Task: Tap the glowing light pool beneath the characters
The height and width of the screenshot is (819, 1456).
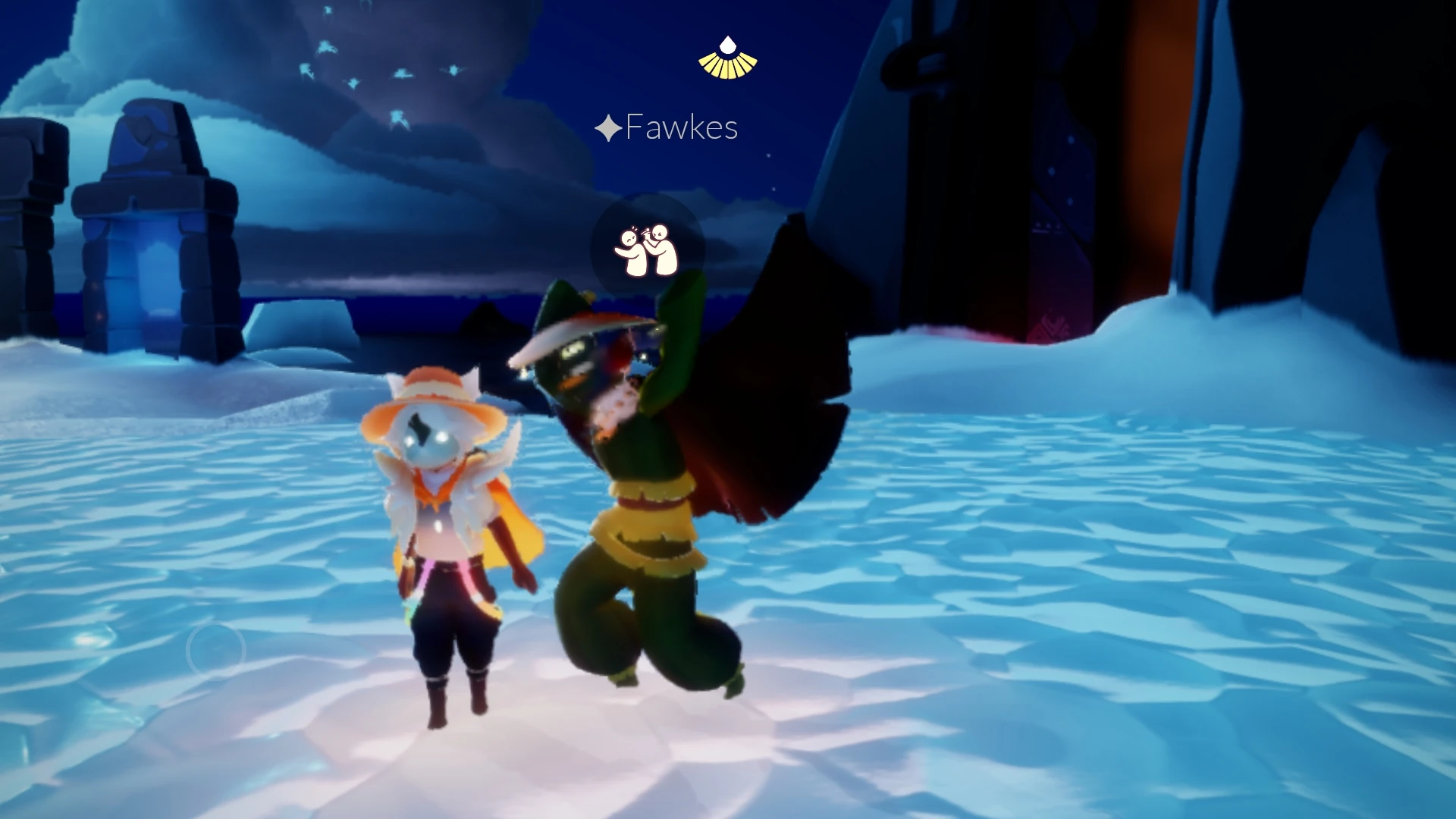Action: tap(531, 758)
